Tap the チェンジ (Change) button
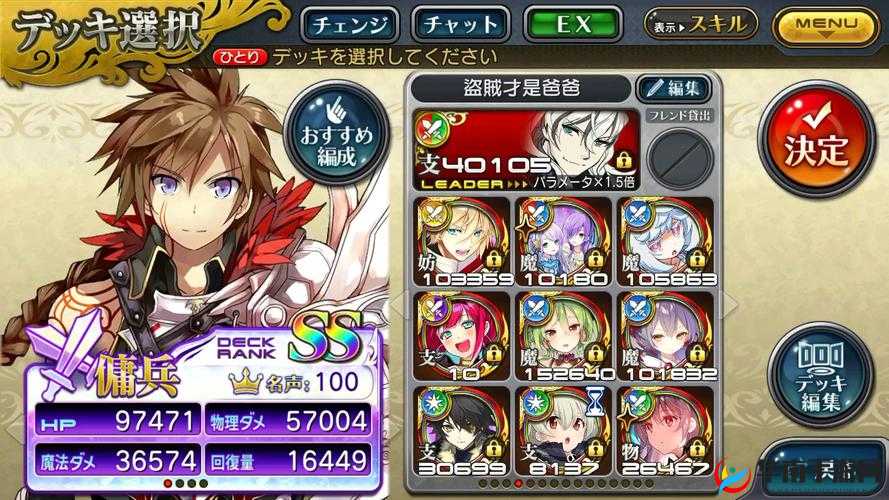This screenshot has width=889, height=500. 350,24
